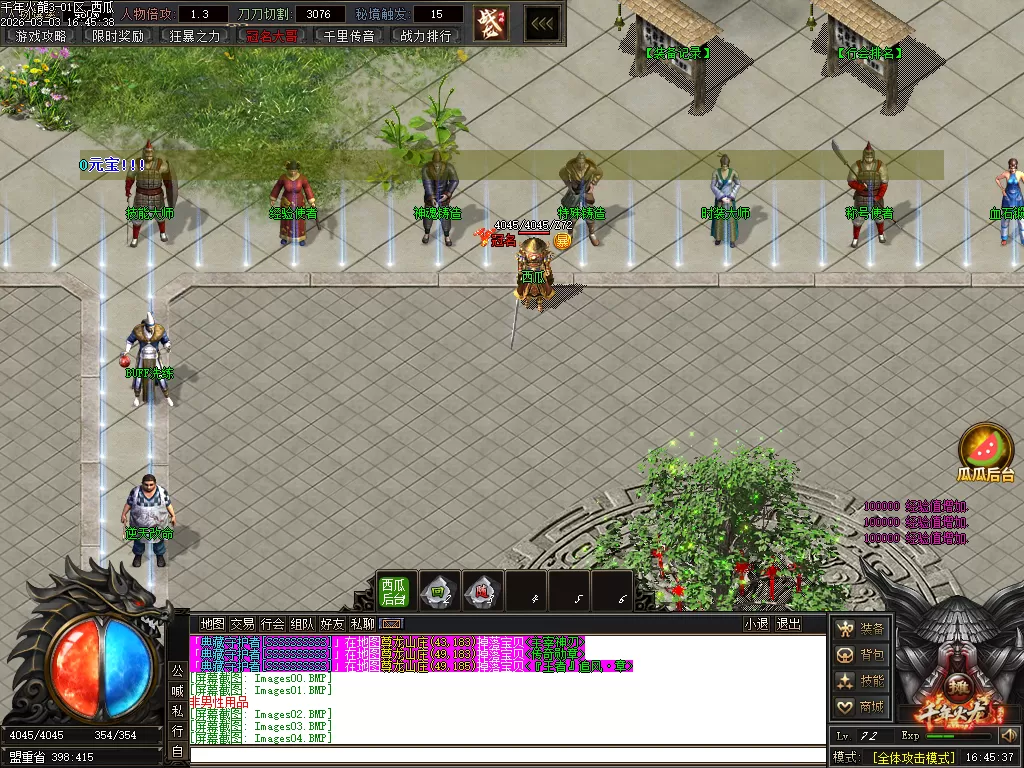Open the 地图 map tab
The width and height of the screenshot is (1024, 768).
[212, 624]
